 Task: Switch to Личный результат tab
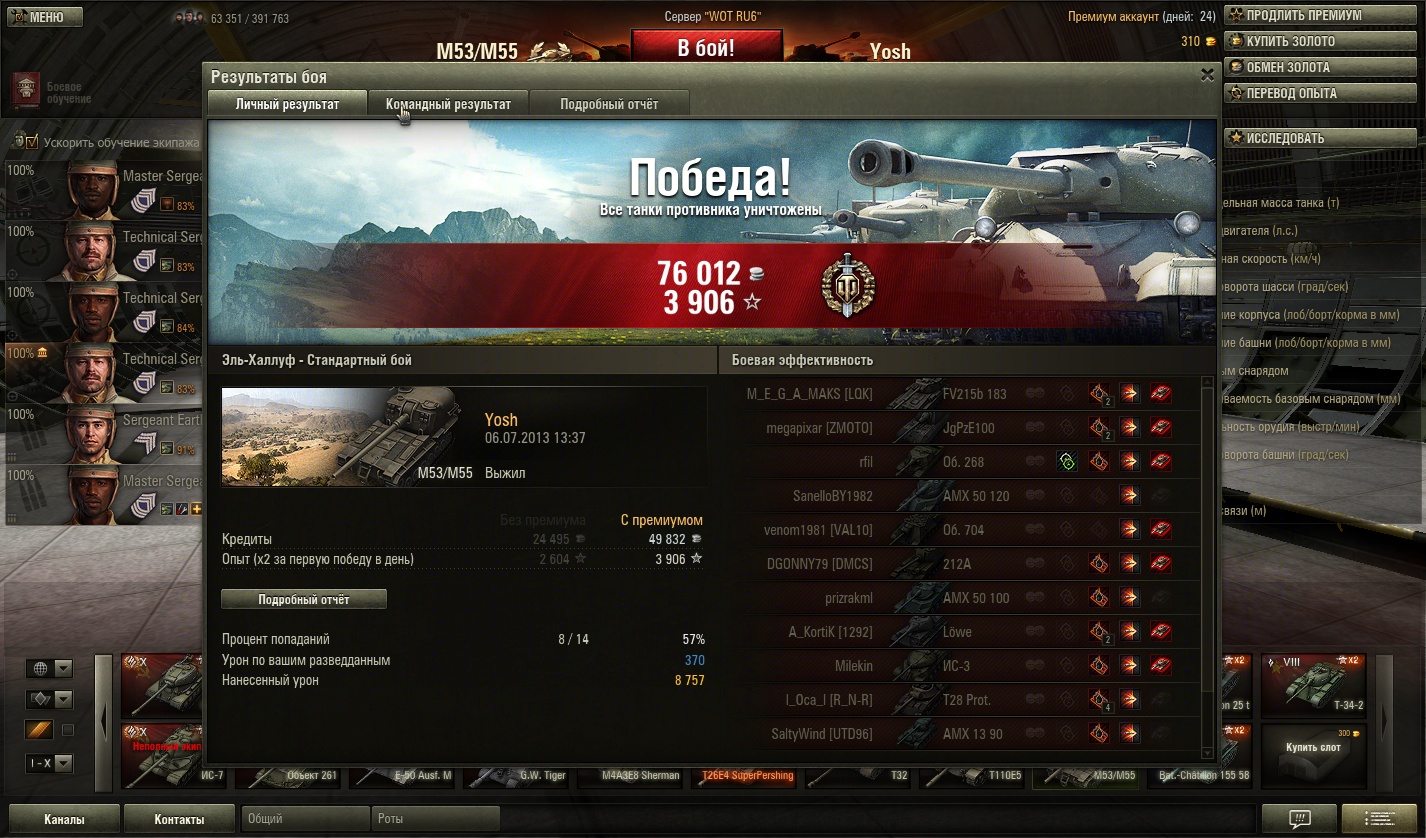tap(287, 104)
